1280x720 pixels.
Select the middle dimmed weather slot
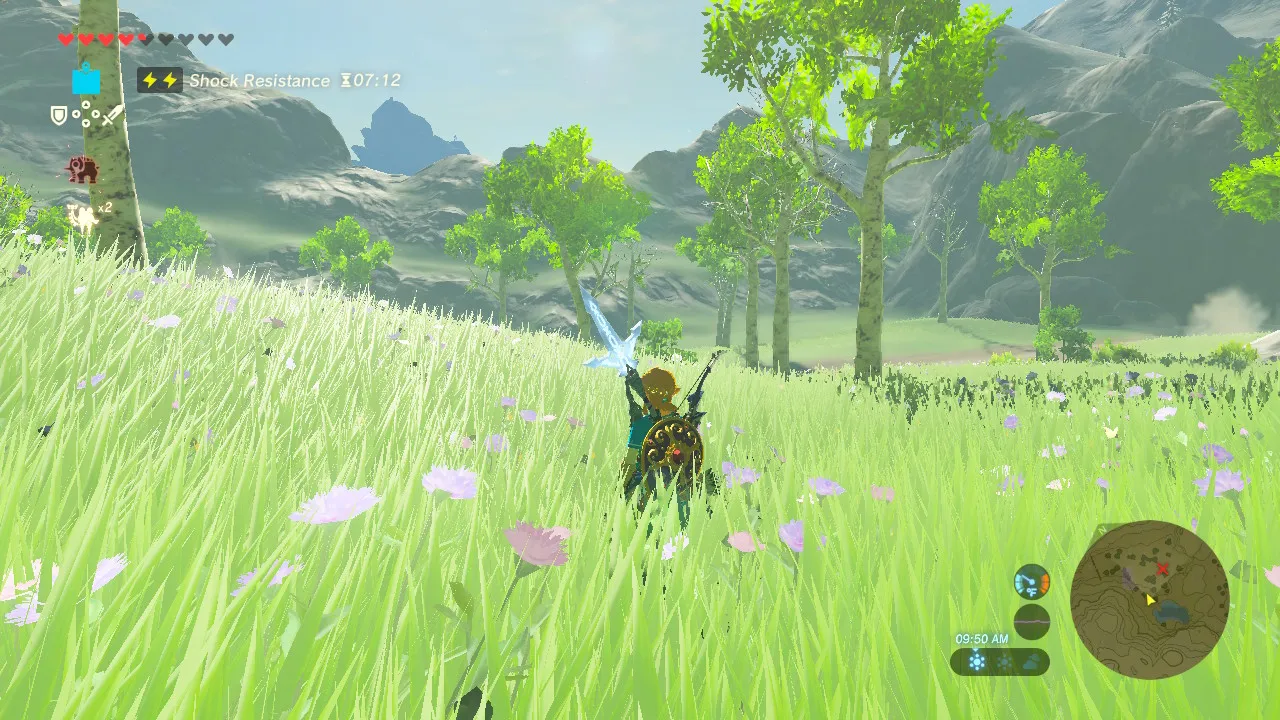tap(1004, 661)
